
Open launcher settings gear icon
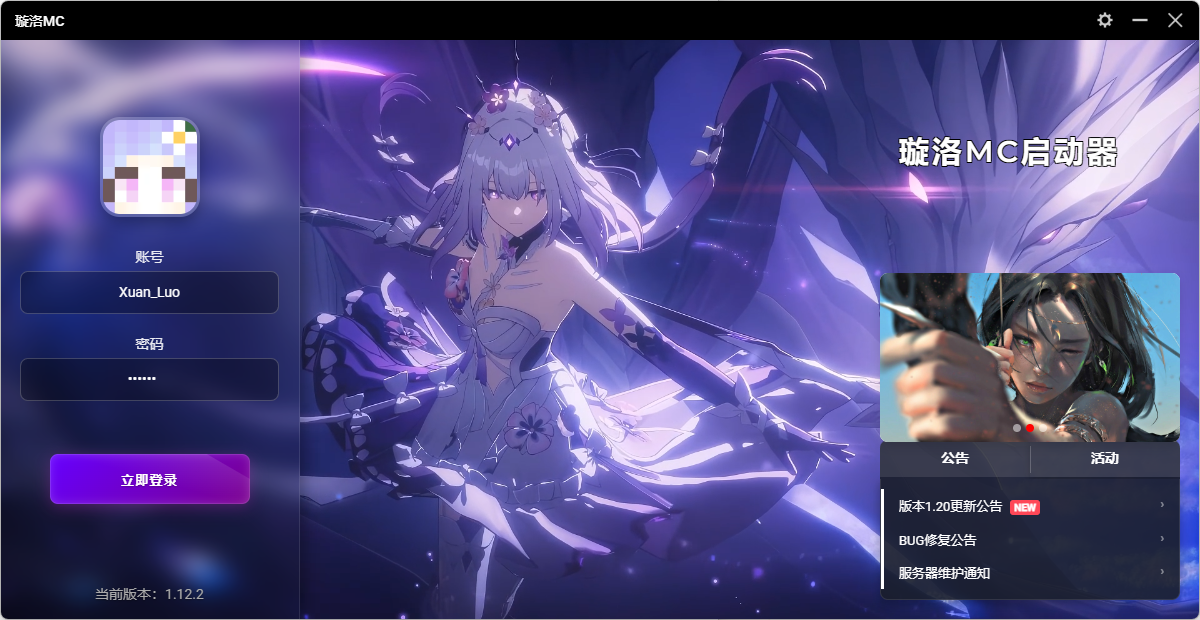pos(1105,20)
